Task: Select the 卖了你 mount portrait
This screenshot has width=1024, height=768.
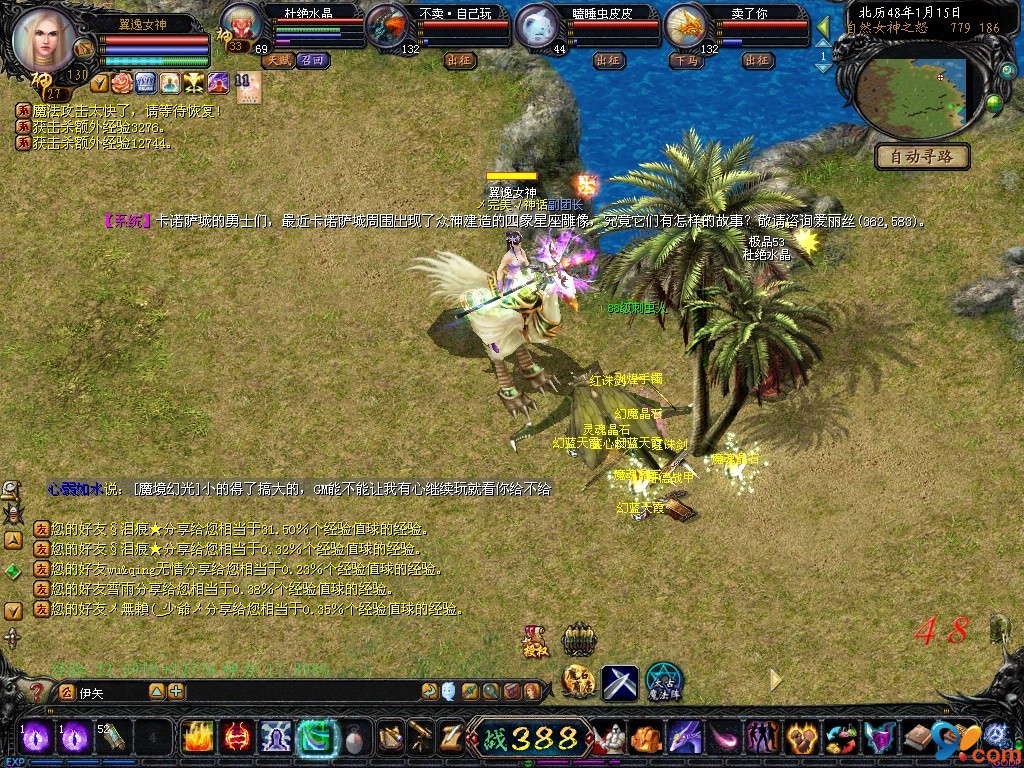Action: [686, 24]
